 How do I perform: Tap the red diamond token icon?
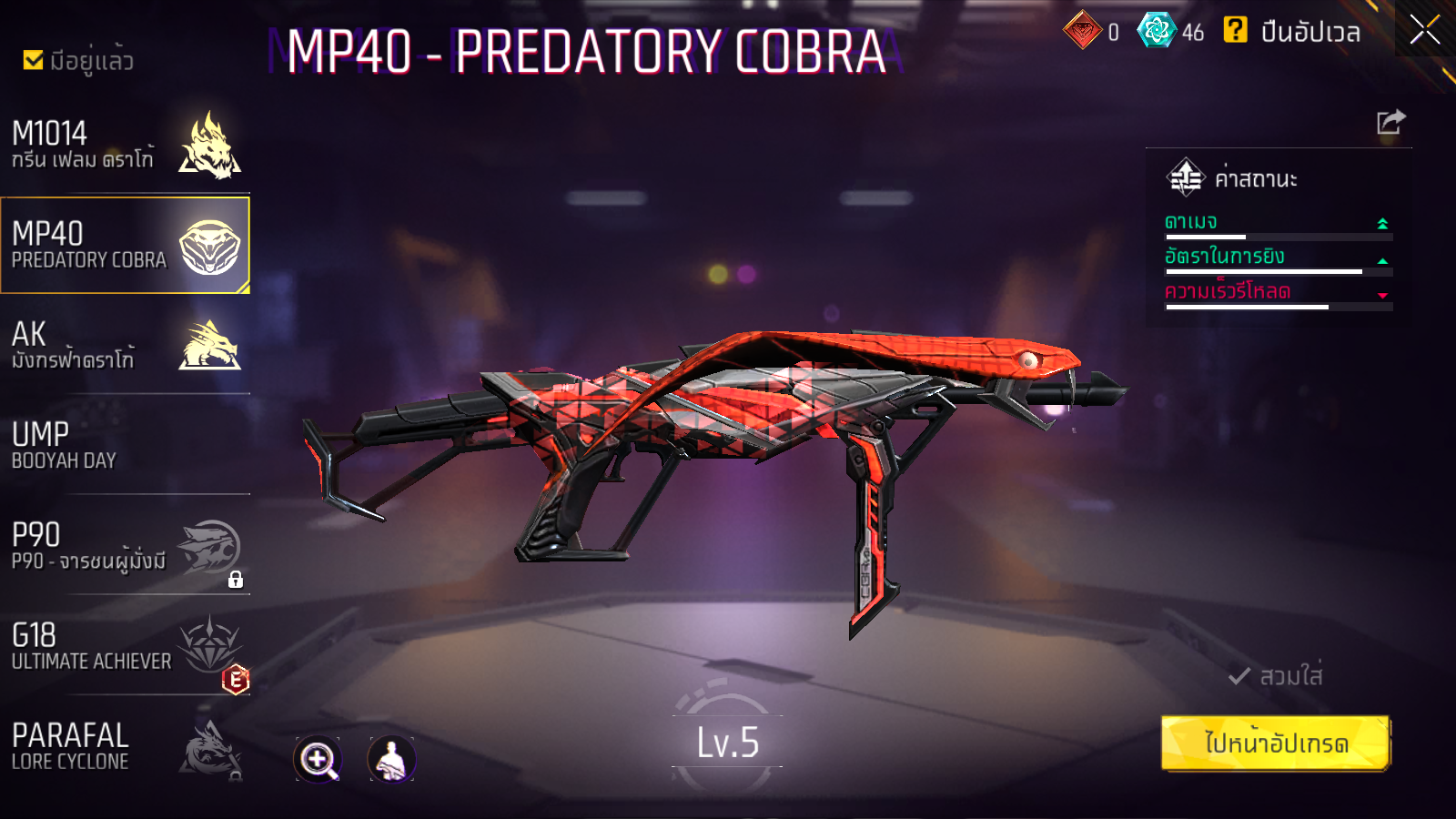point(1082,30)
